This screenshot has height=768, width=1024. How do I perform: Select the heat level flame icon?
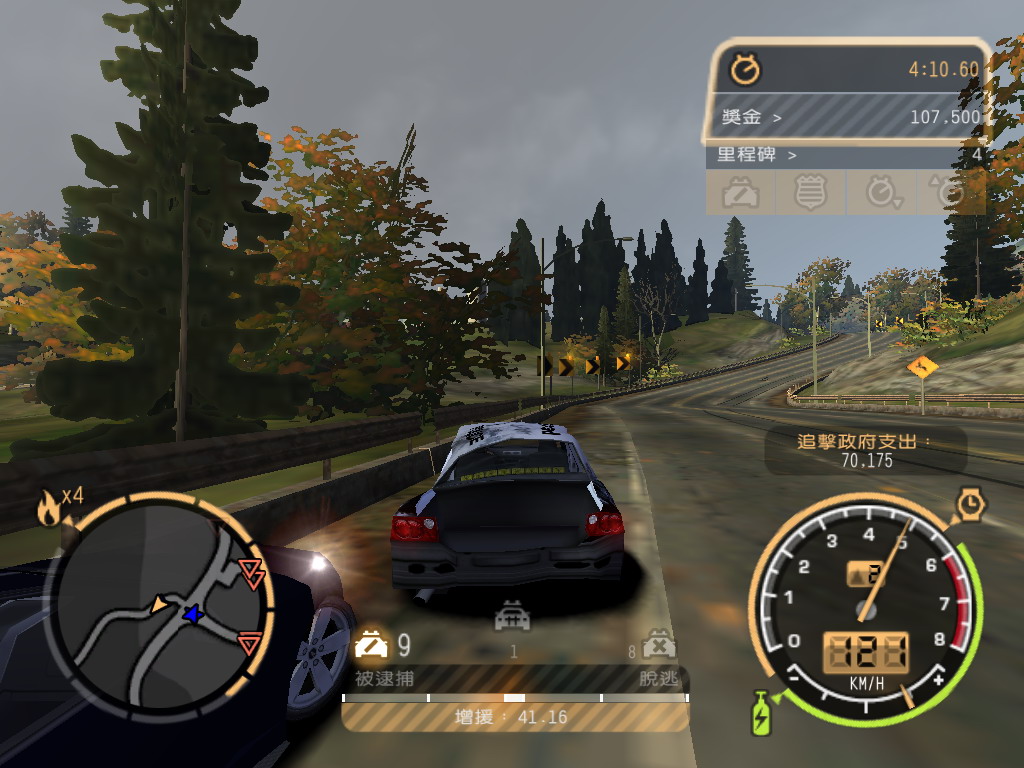[48, 509]
